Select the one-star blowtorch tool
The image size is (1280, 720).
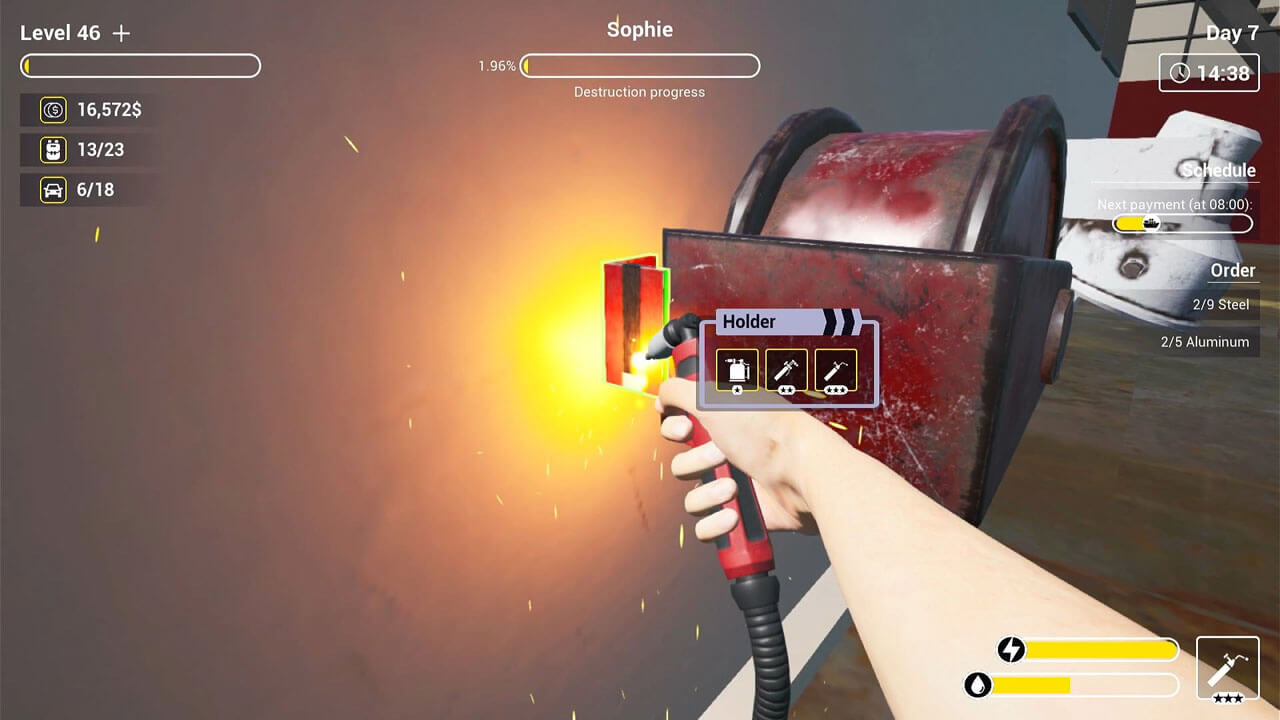(x=737, y=370)
